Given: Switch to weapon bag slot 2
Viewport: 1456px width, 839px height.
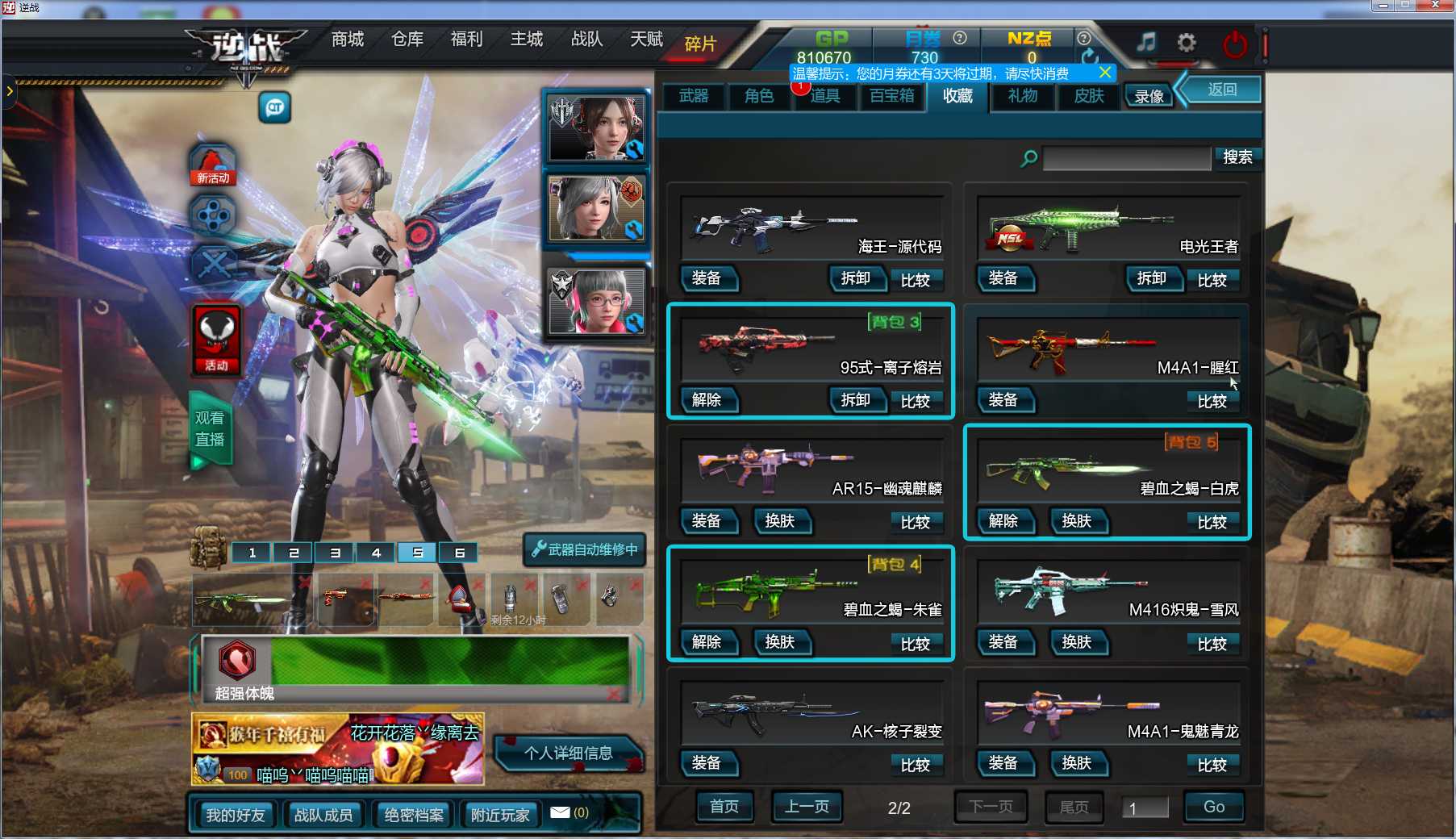Looking at the screenshot, I should (293, 553).
